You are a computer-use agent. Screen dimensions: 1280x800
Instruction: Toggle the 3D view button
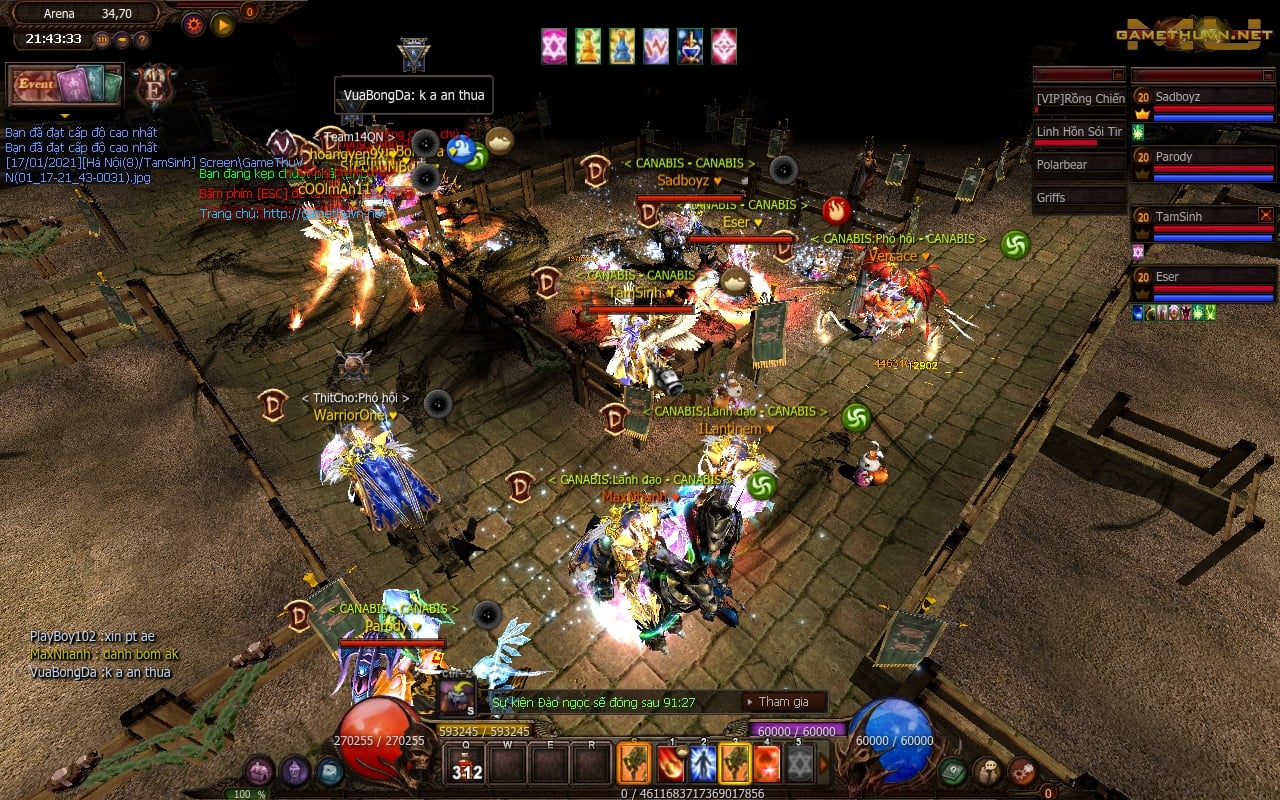(103, 40)
